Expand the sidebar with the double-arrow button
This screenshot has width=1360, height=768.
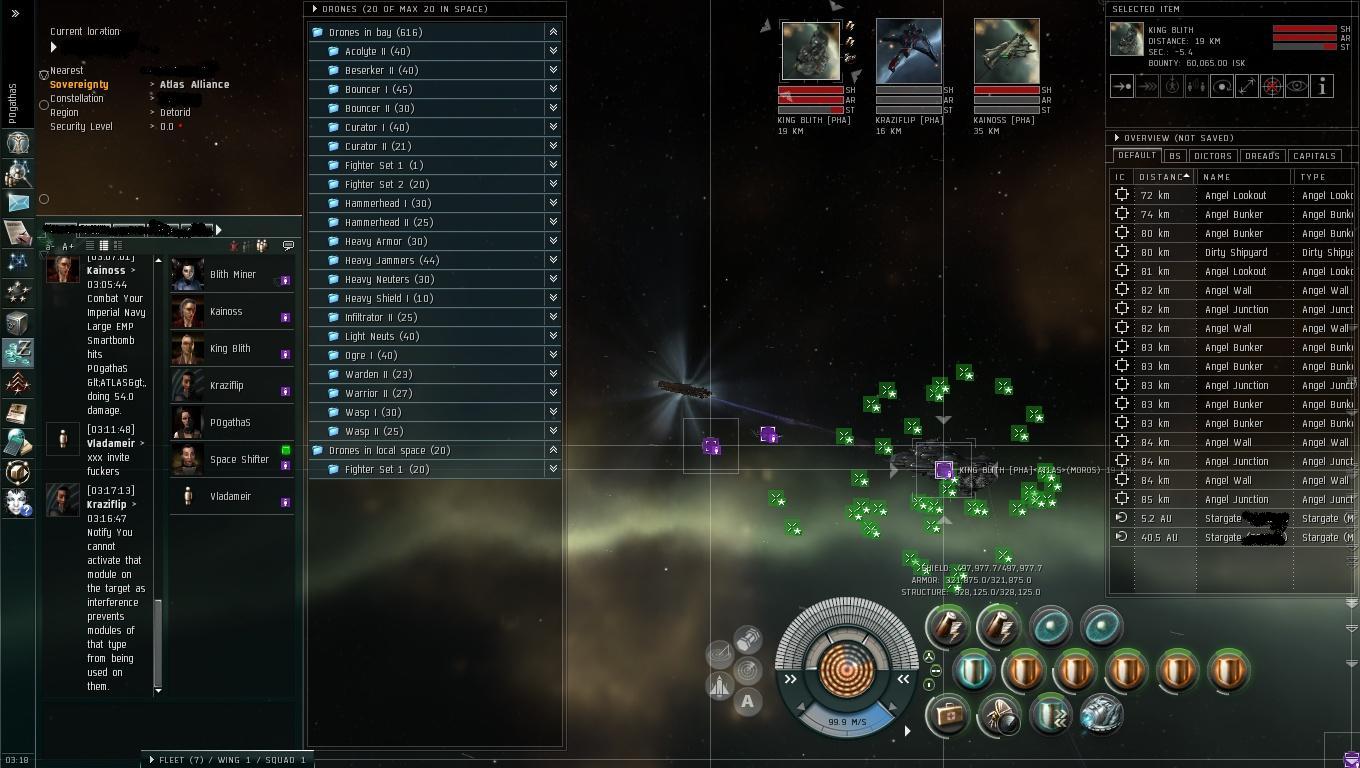point(15,13)
